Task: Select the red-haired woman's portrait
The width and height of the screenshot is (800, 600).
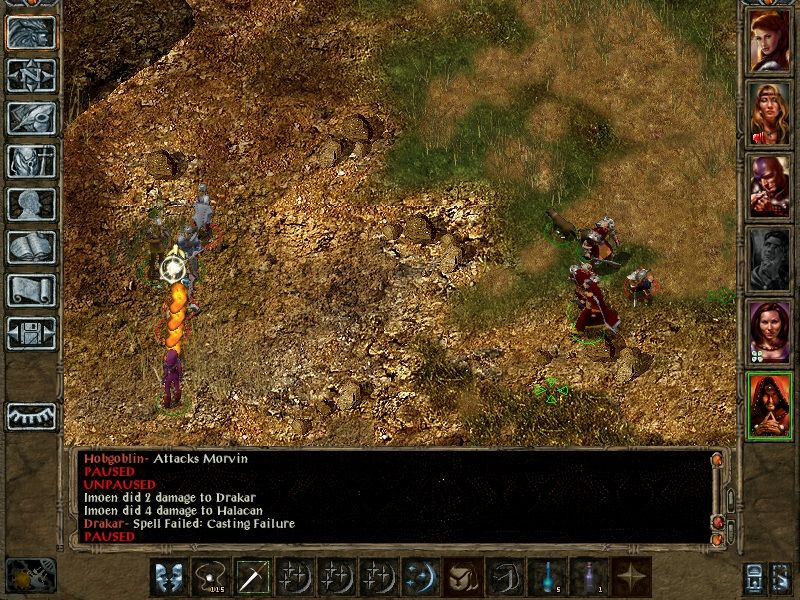Action: tap(770, 41)
